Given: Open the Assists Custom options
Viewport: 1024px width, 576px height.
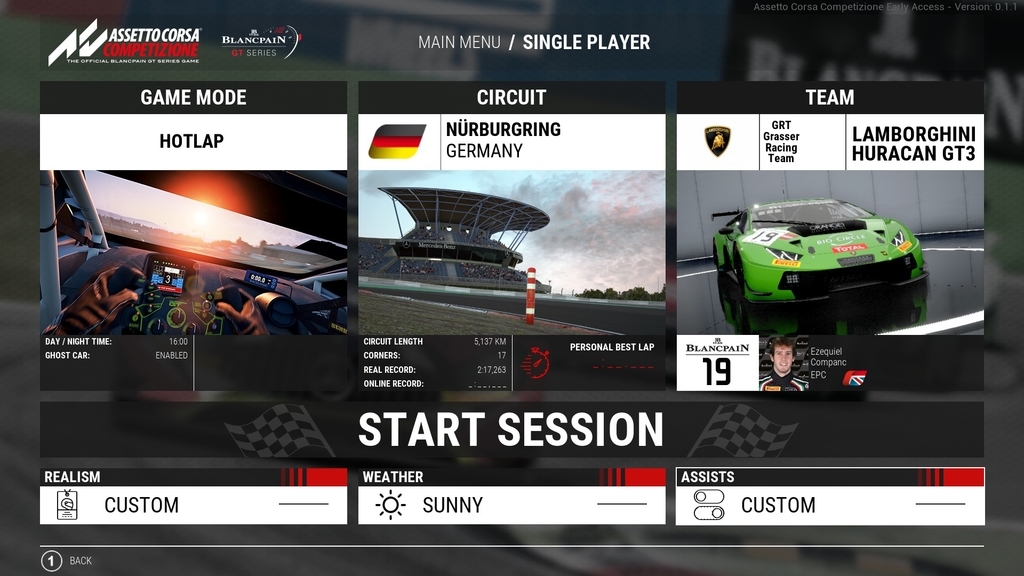Looking at the screenshot, I should click(830, 505).
